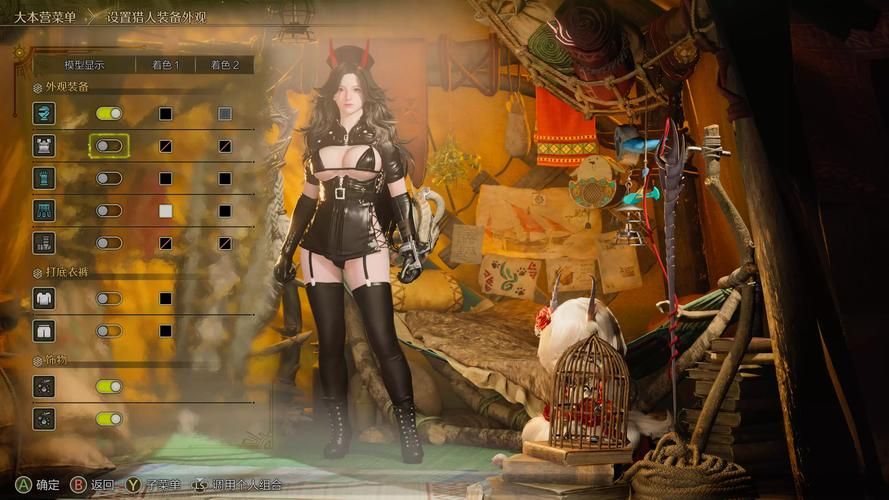This screenshot has width=889, height=500.
Task: Click the arm armor color 1 swatch
Action: [165, 178]
